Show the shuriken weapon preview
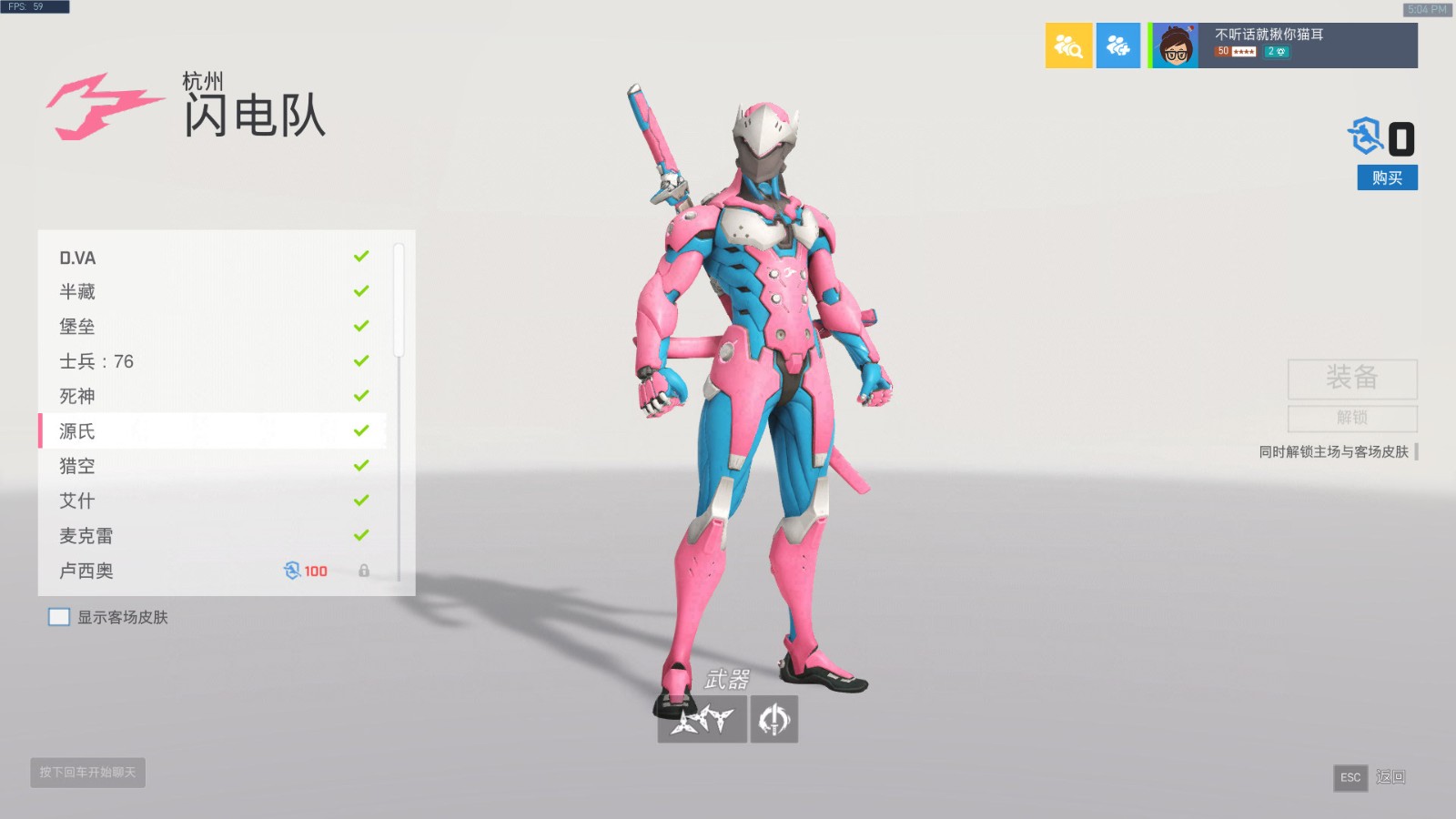This screenshot has height=819, width=1456. pyautogui.click(x=702, y=720)
